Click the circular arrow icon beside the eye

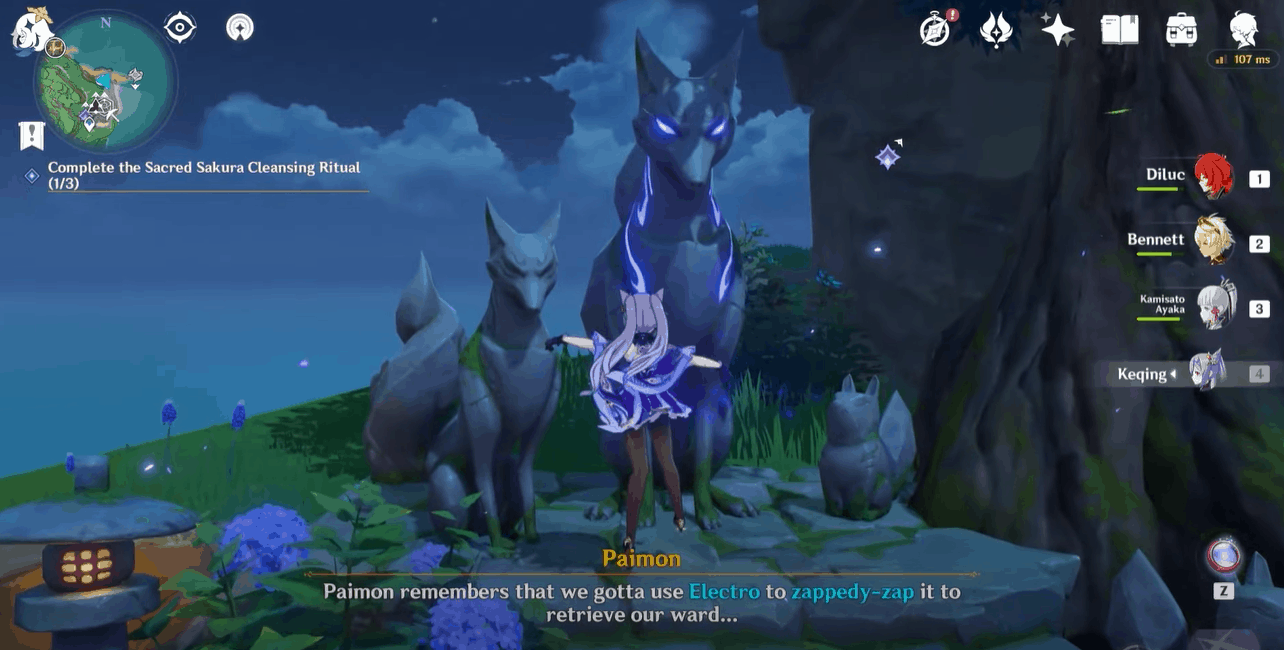coord(240,27)
